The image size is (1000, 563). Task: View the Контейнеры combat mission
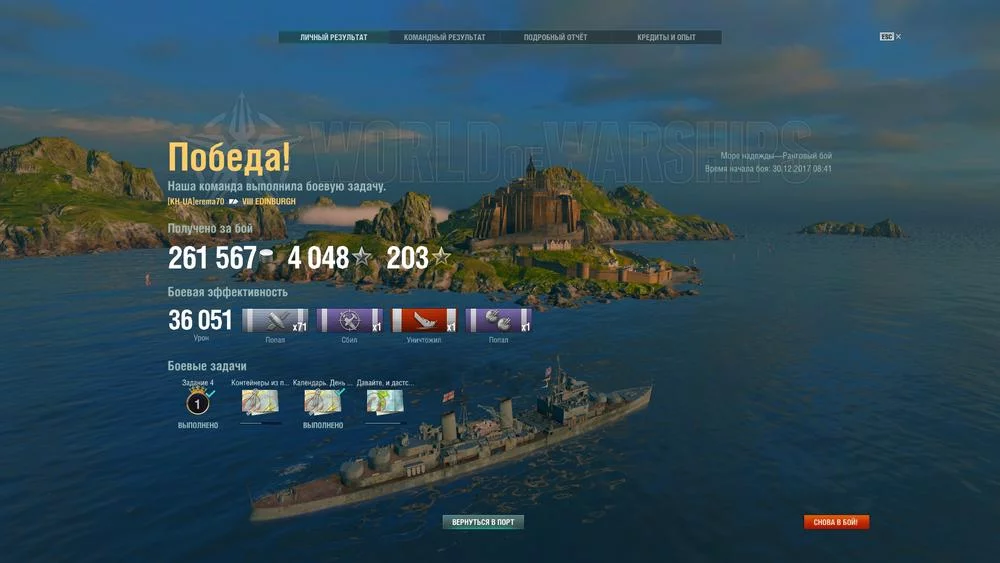pyautogui.click(x=260, y=403)
